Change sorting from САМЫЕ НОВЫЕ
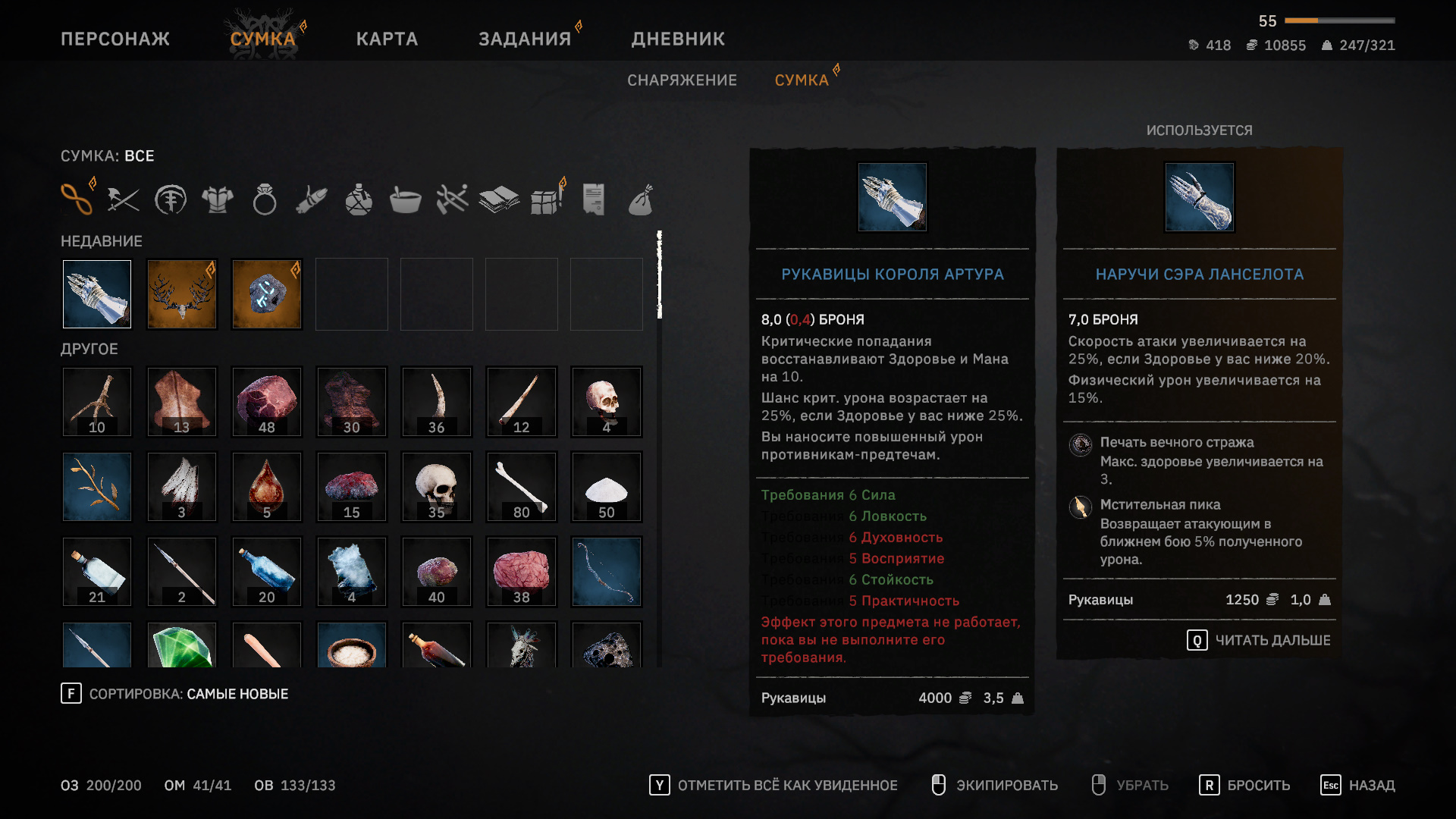The height and width of the screenshot is (819, 1456). pos(174,694)
